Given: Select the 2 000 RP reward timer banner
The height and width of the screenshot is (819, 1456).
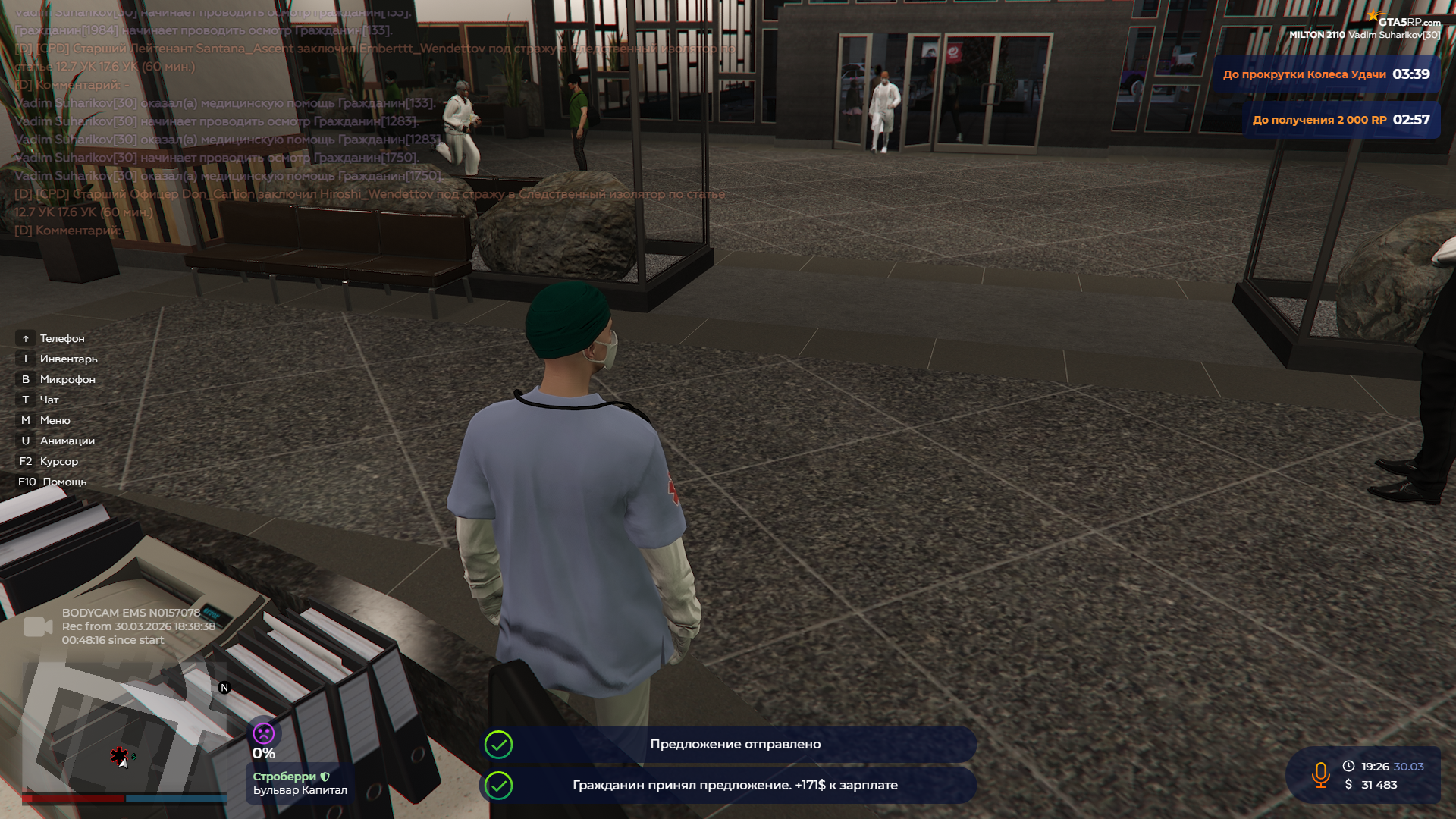Looking at the screenshot, I should tap(1341, 120).
